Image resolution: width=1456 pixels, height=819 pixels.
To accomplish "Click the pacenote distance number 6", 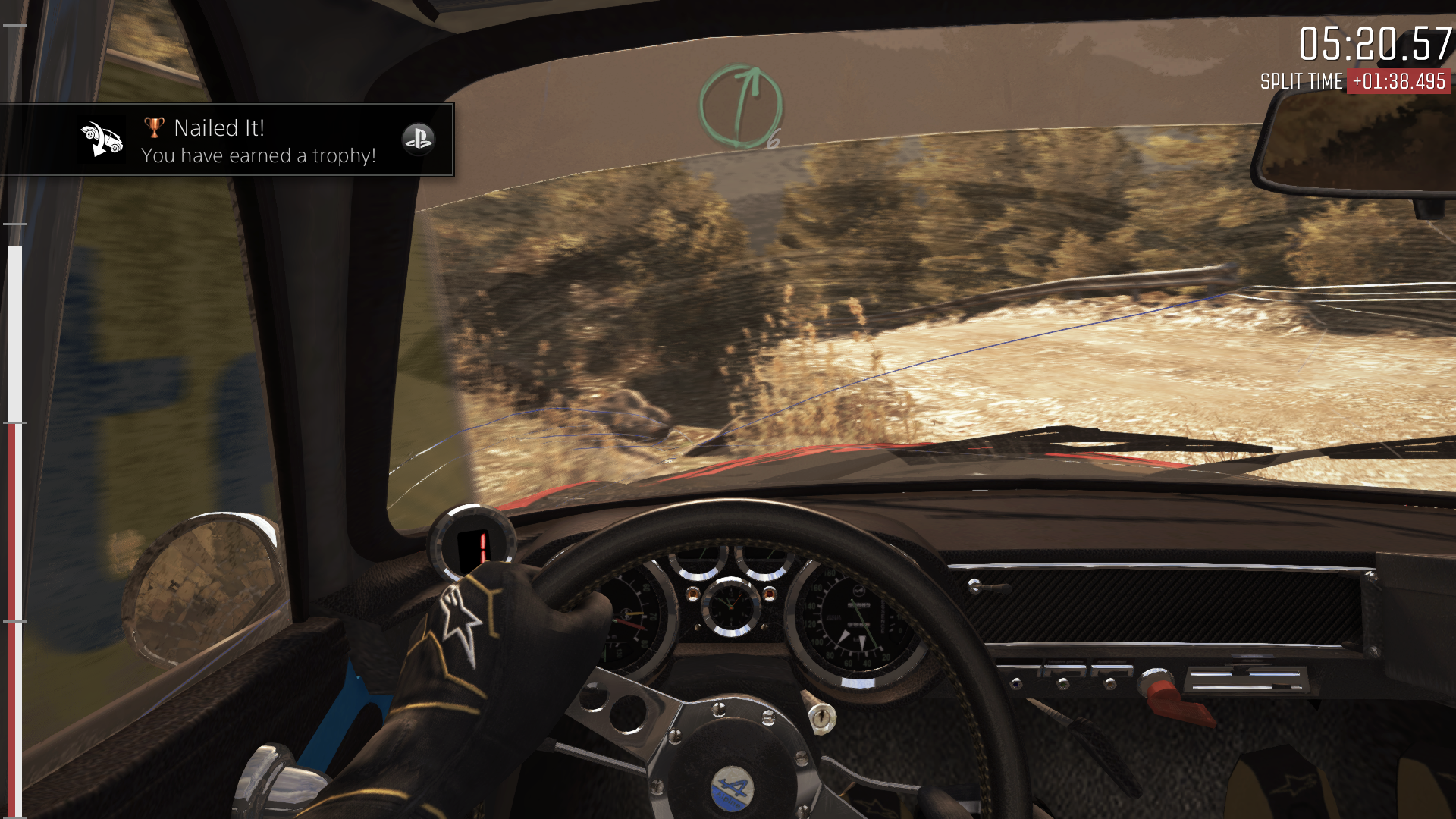I will click(775, 139).
